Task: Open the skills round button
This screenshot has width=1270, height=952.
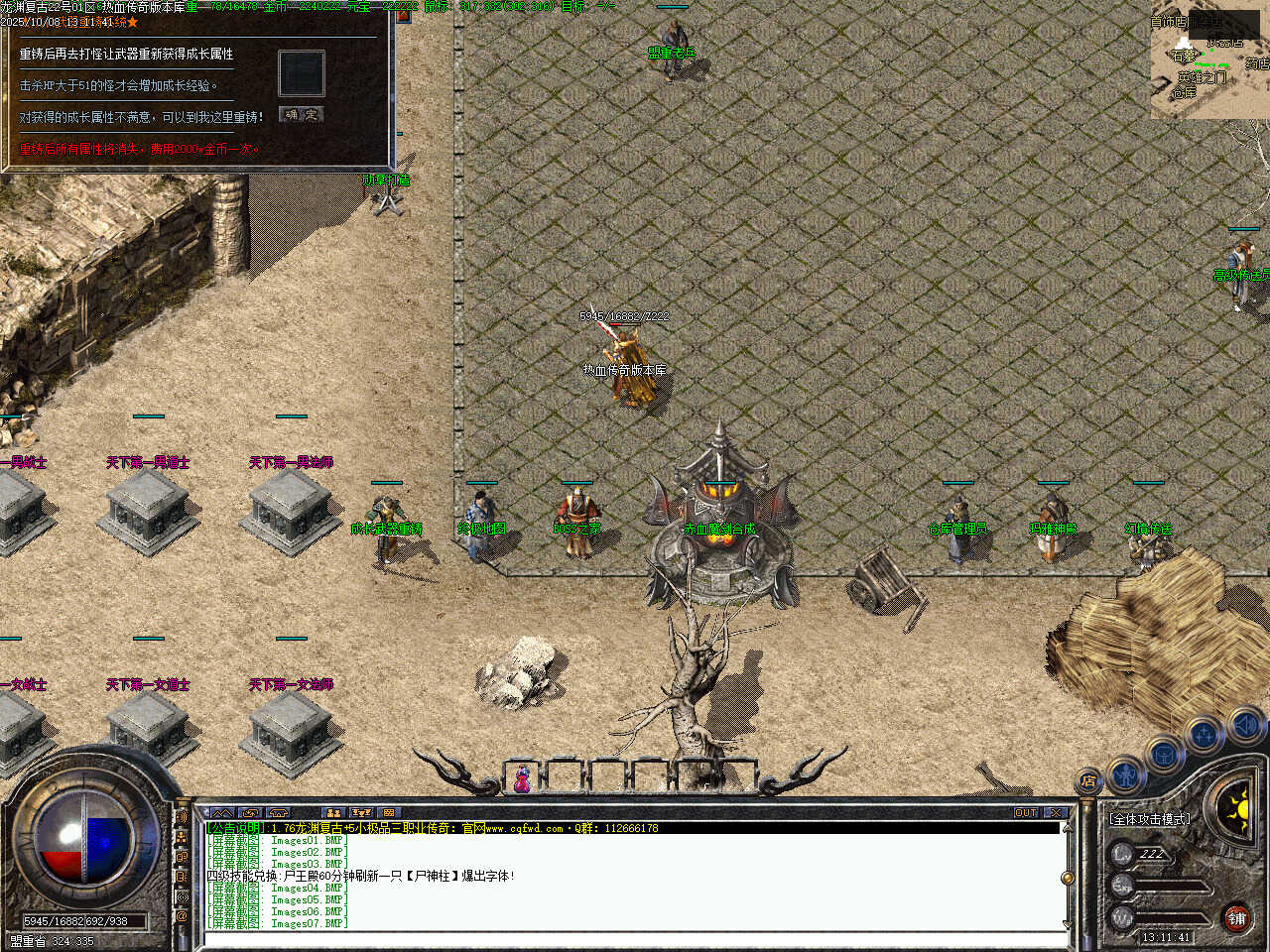Action: click(1204, 736)
